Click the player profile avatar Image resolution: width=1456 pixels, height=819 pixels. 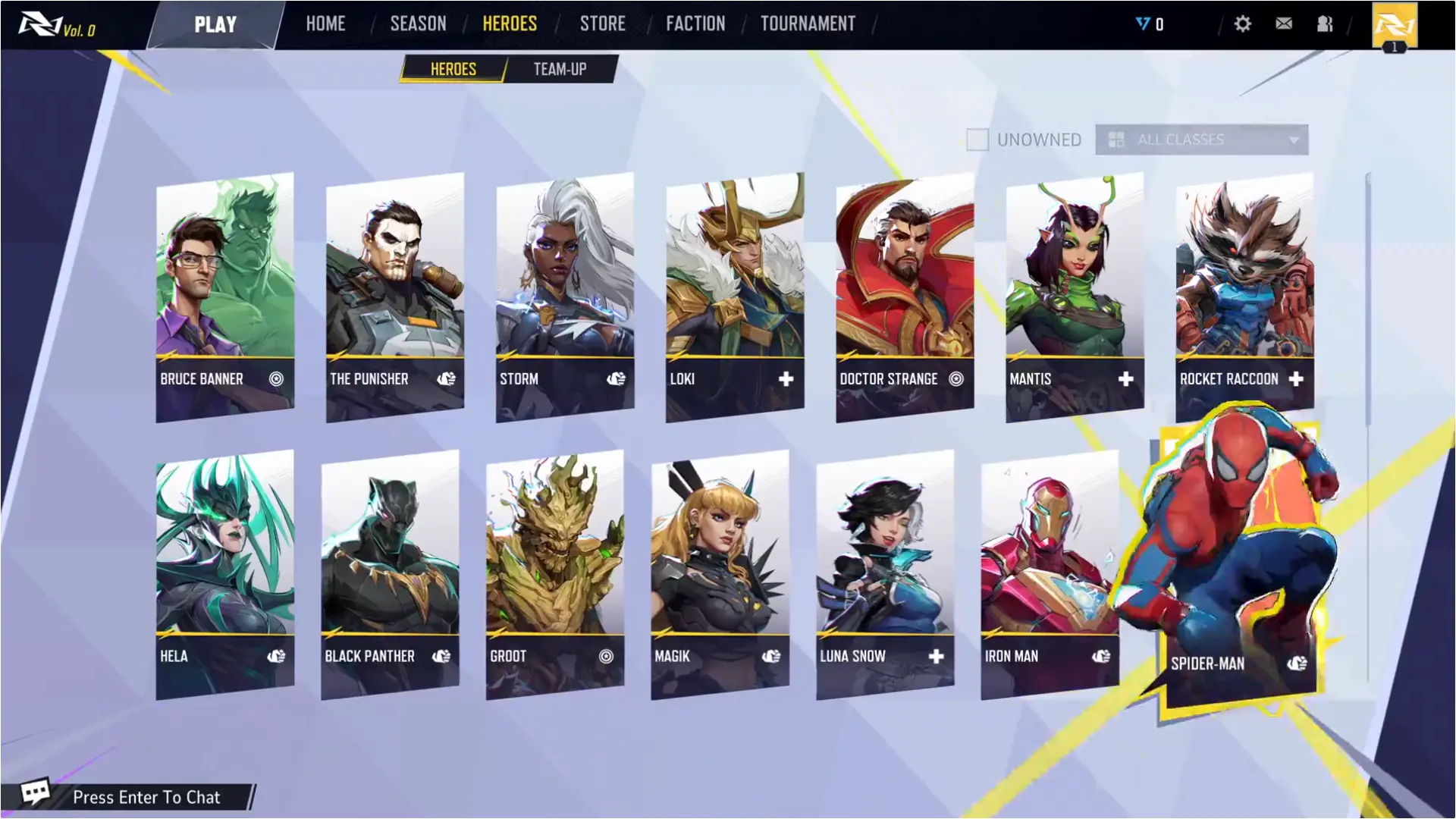coord(1394,26)
